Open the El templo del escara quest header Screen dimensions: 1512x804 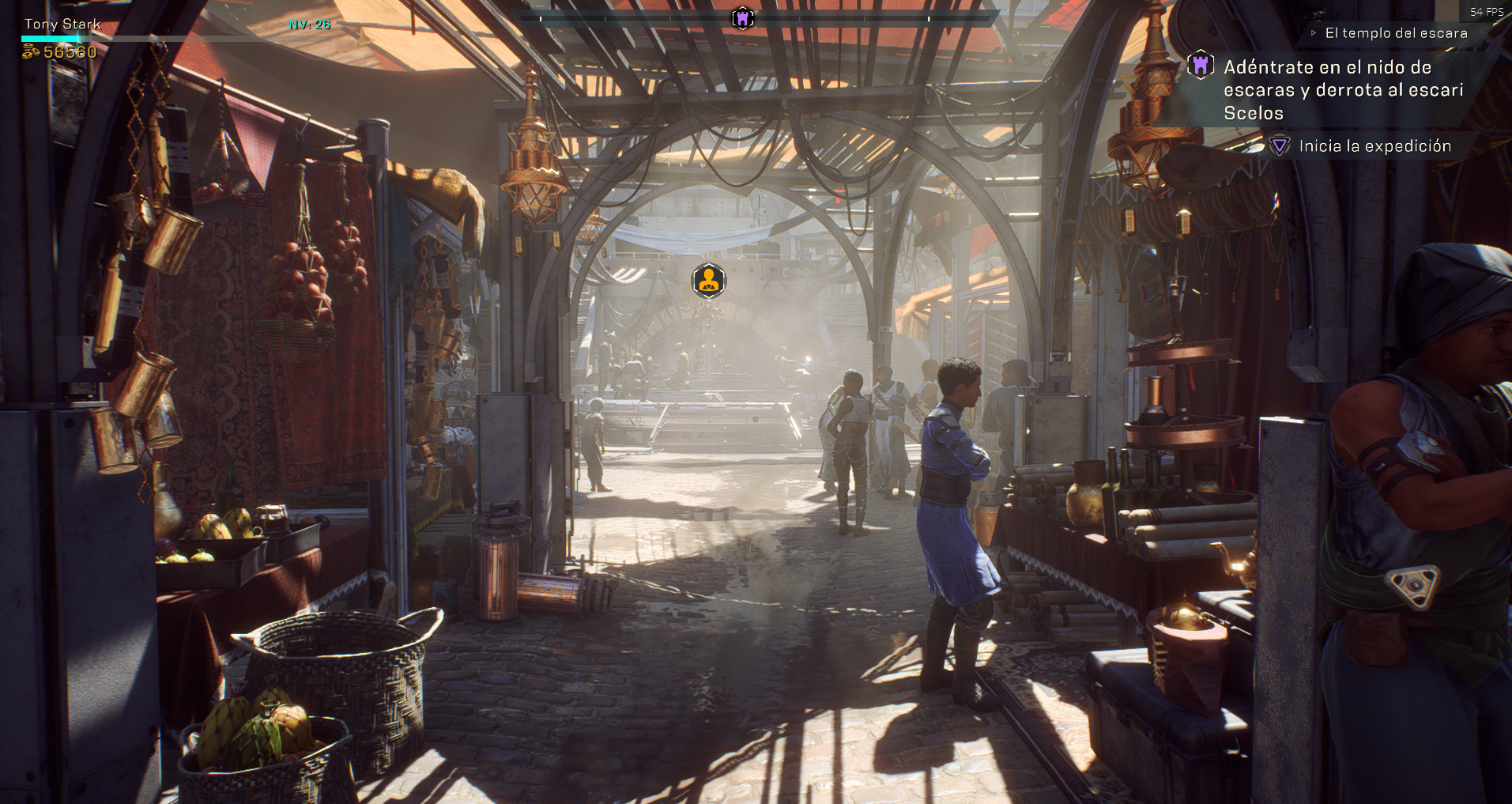point(1396,33)
